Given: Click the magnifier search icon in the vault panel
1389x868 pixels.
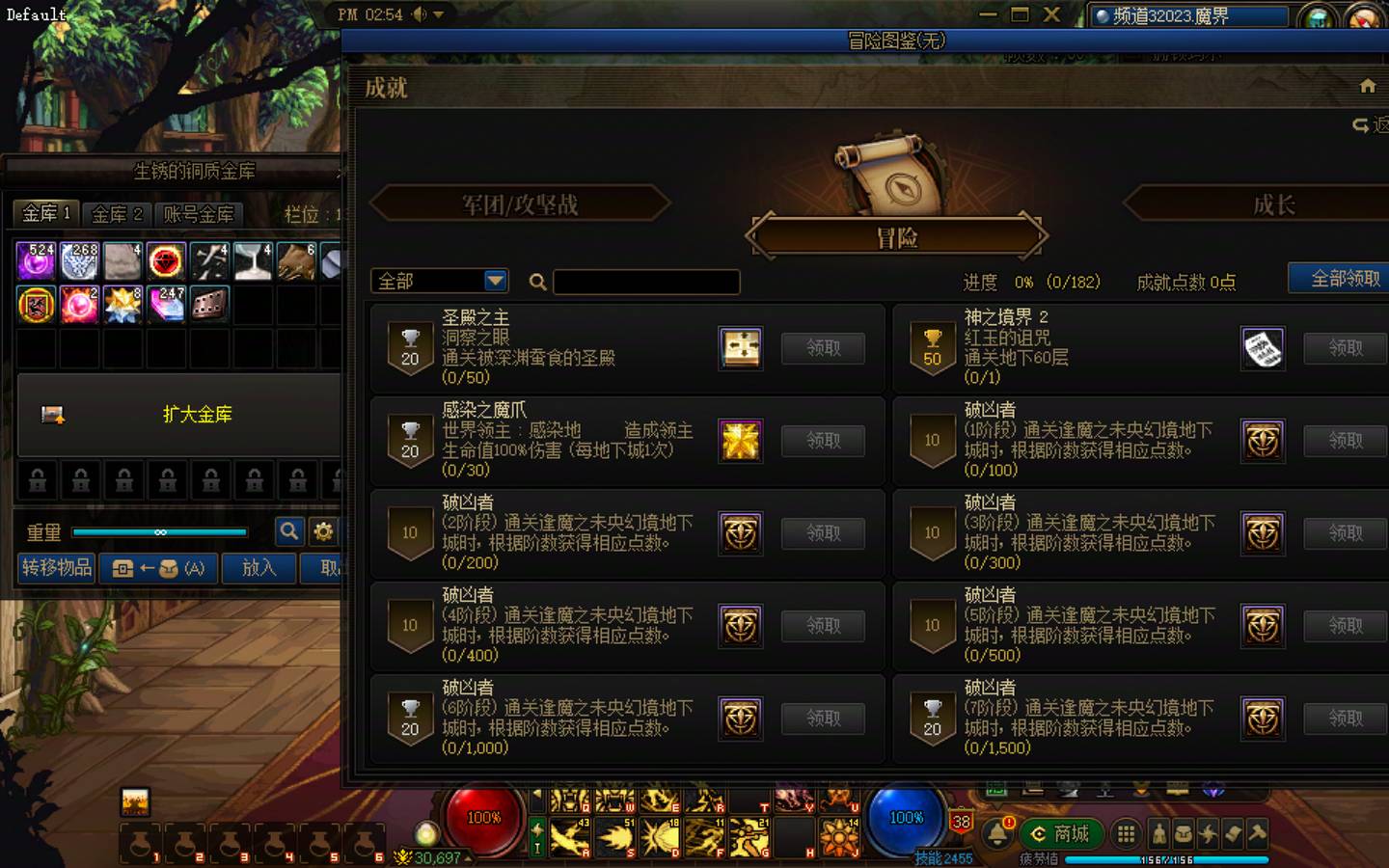Looking at the screenshot, I should coord(289,531).
